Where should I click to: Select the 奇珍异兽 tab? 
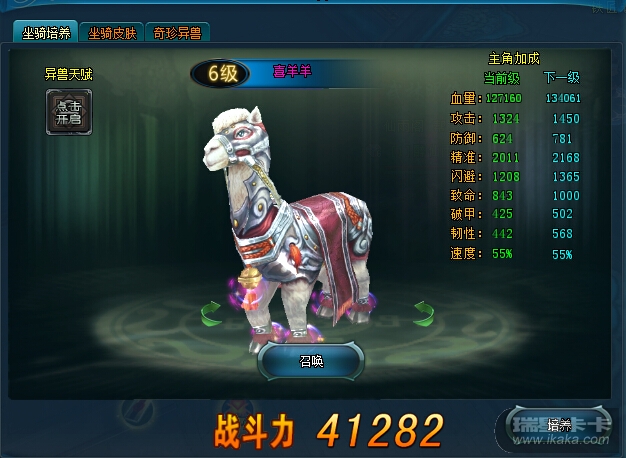tap(176, 33)
